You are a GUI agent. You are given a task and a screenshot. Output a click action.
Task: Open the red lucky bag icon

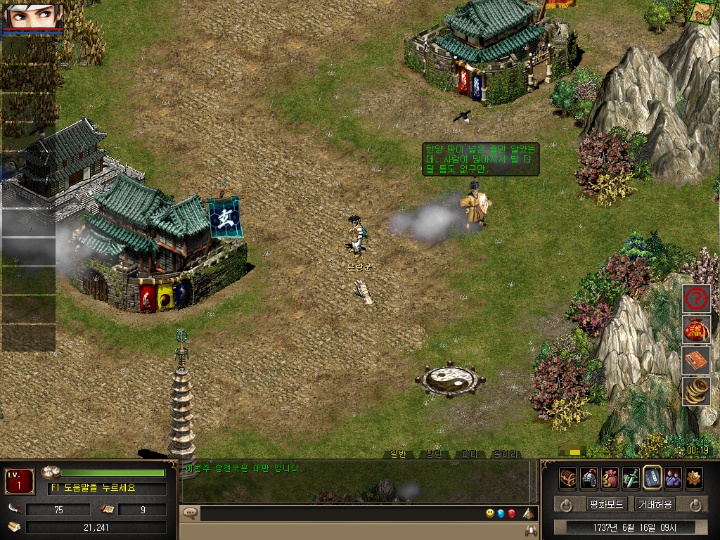(696, 329)
